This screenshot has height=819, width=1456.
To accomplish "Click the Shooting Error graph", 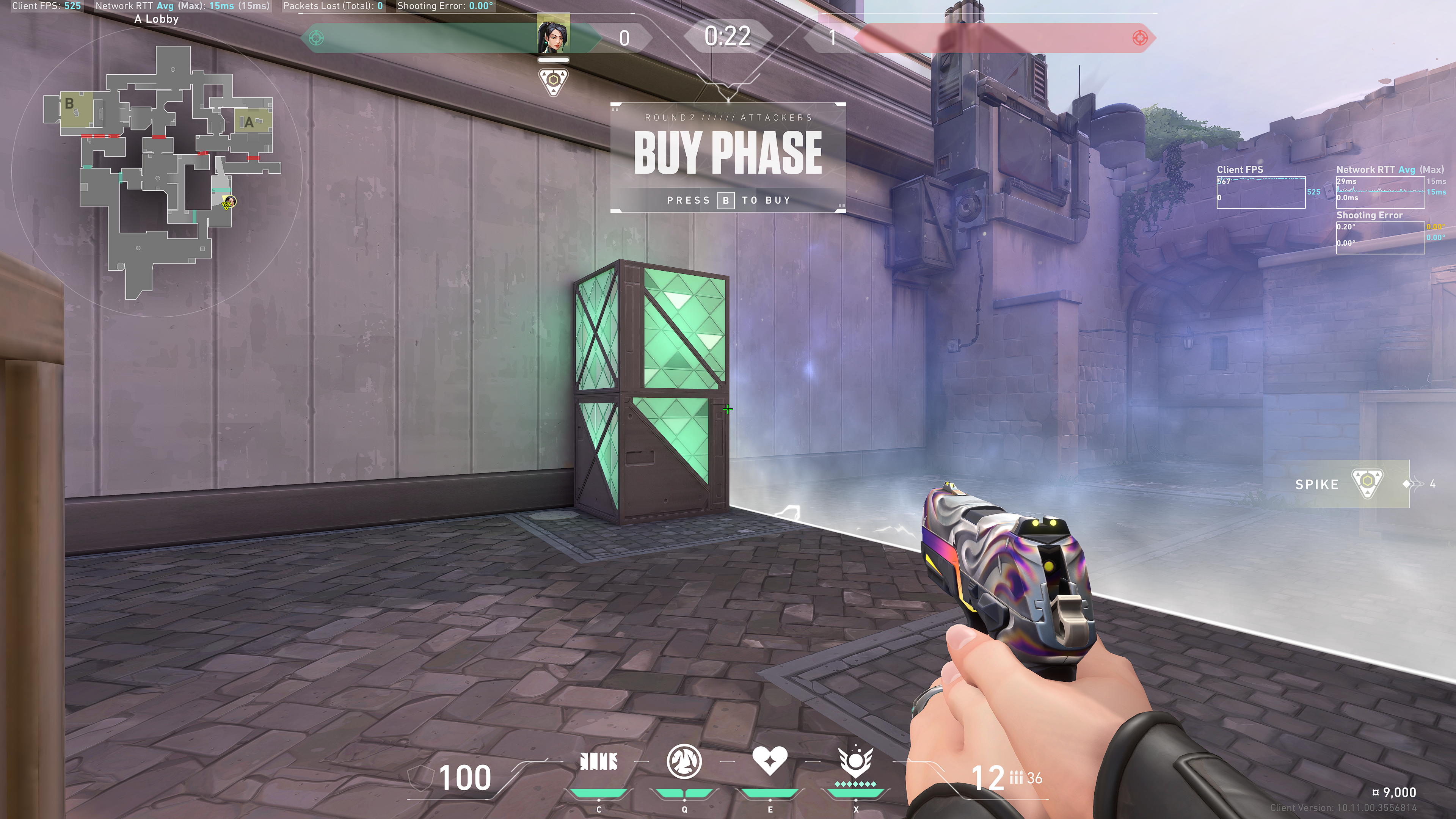I will (1380, 237).
